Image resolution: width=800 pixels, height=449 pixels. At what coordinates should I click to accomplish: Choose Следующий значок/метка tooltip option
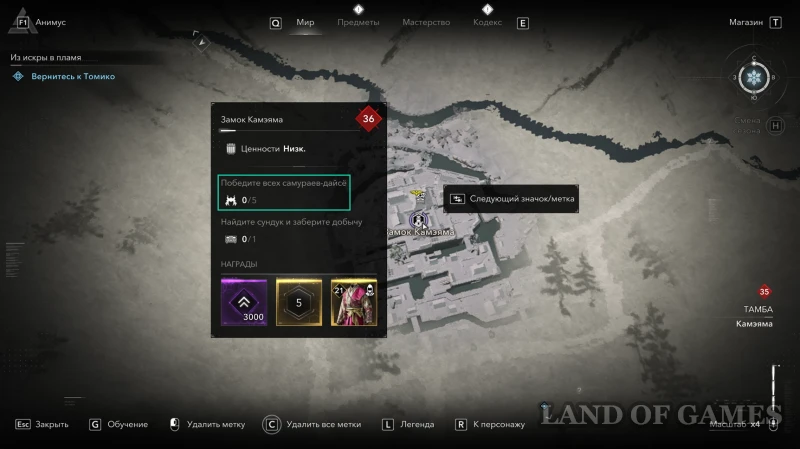(510, 199)
